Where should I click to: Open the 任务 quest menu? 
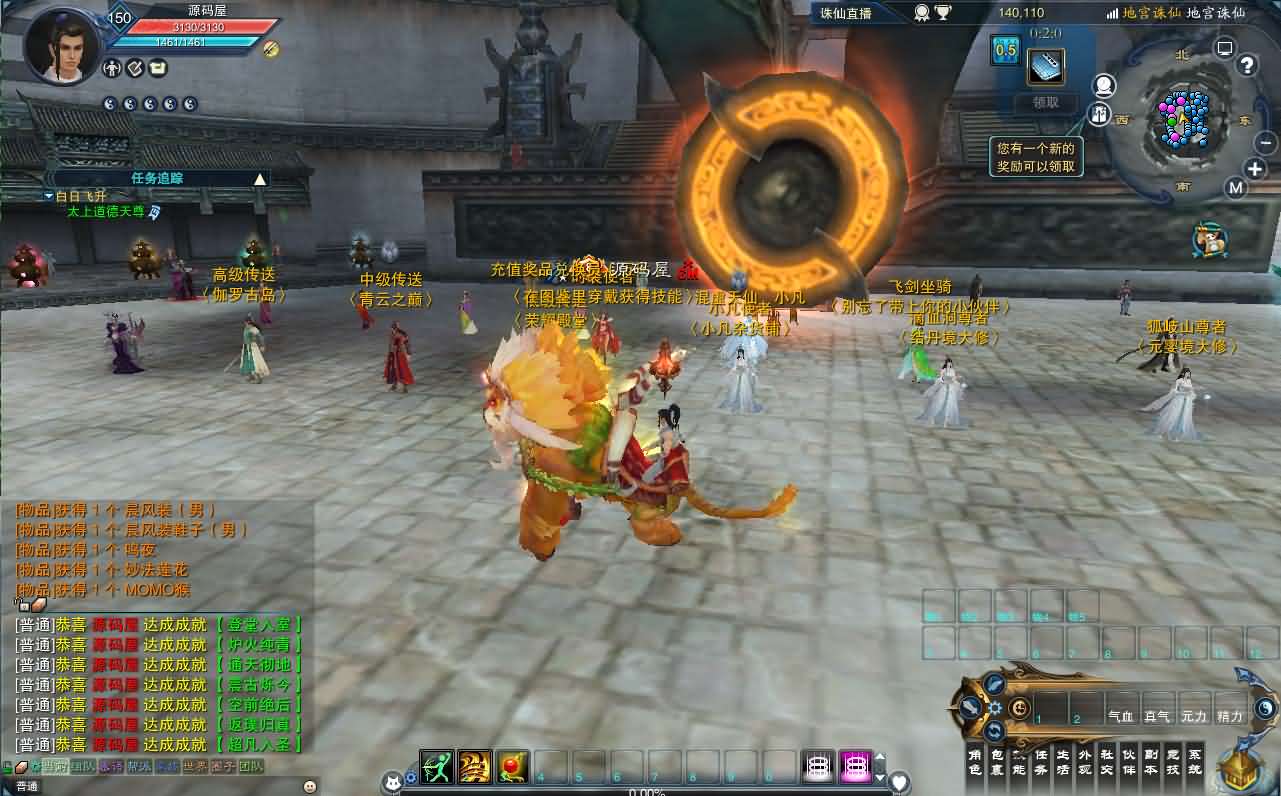[x=1041, y=761]
